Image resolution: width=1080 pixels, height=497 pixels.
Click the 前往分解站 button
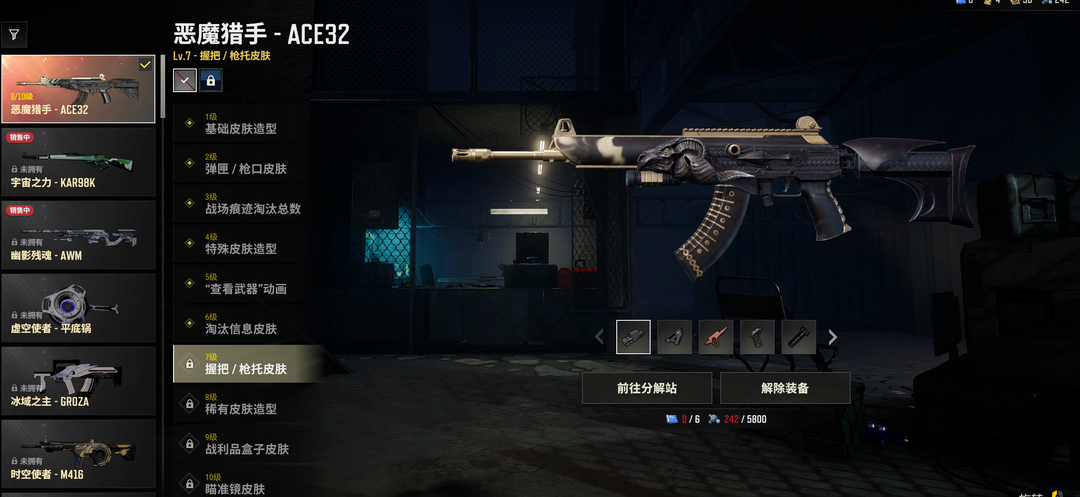pos(647,388)
